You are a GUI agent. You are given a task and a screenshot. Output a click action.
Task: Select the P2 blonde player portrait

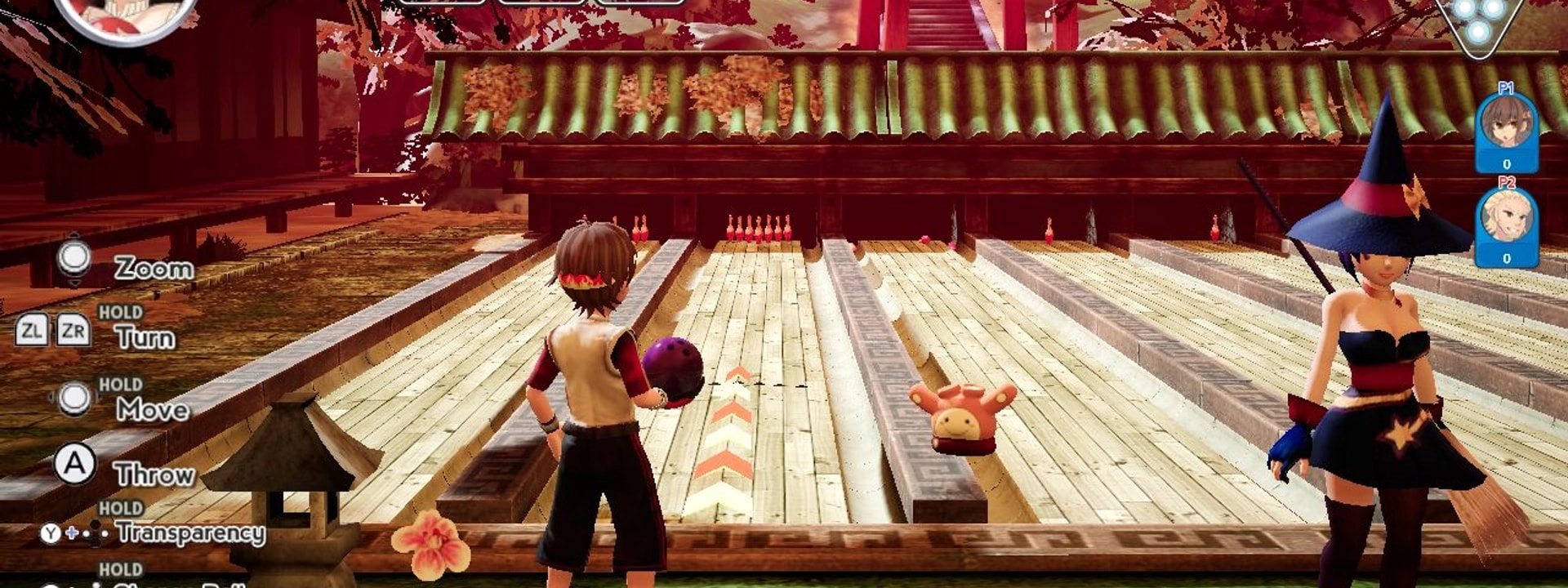1506,218
